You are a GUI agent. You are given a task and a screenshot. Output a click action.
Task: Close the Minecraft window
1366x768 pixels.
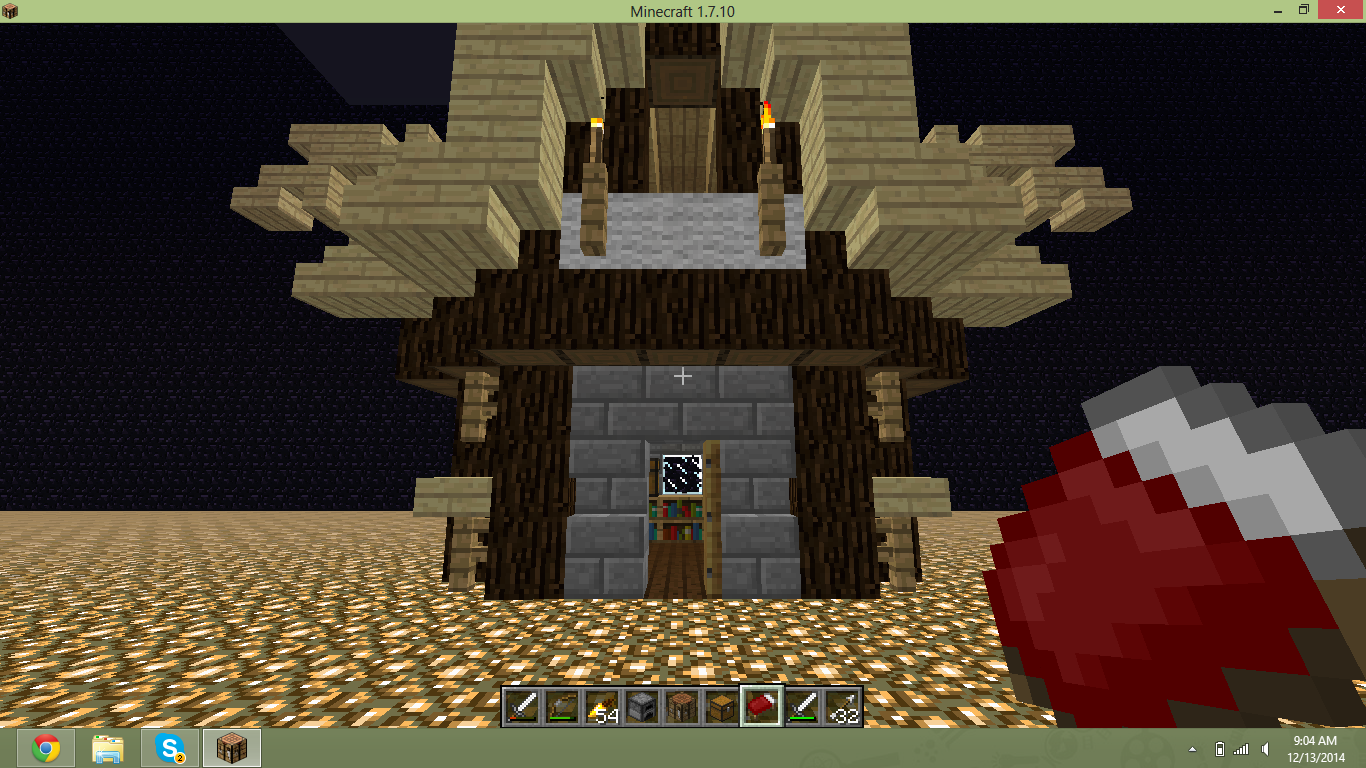pos(1339,10)
